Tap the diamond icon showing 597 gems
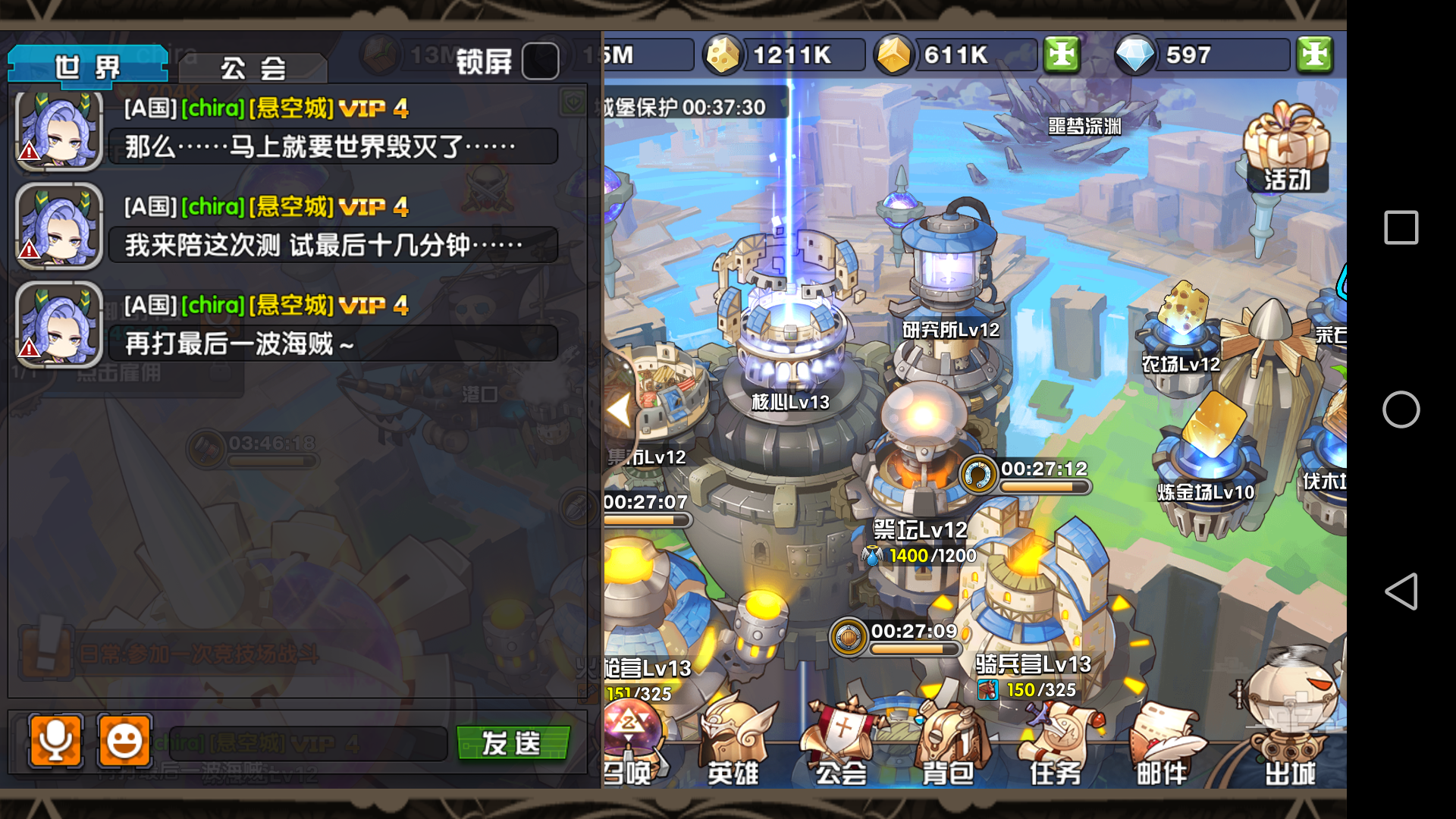This screenshot has width=1456, height=819. 1134,55
